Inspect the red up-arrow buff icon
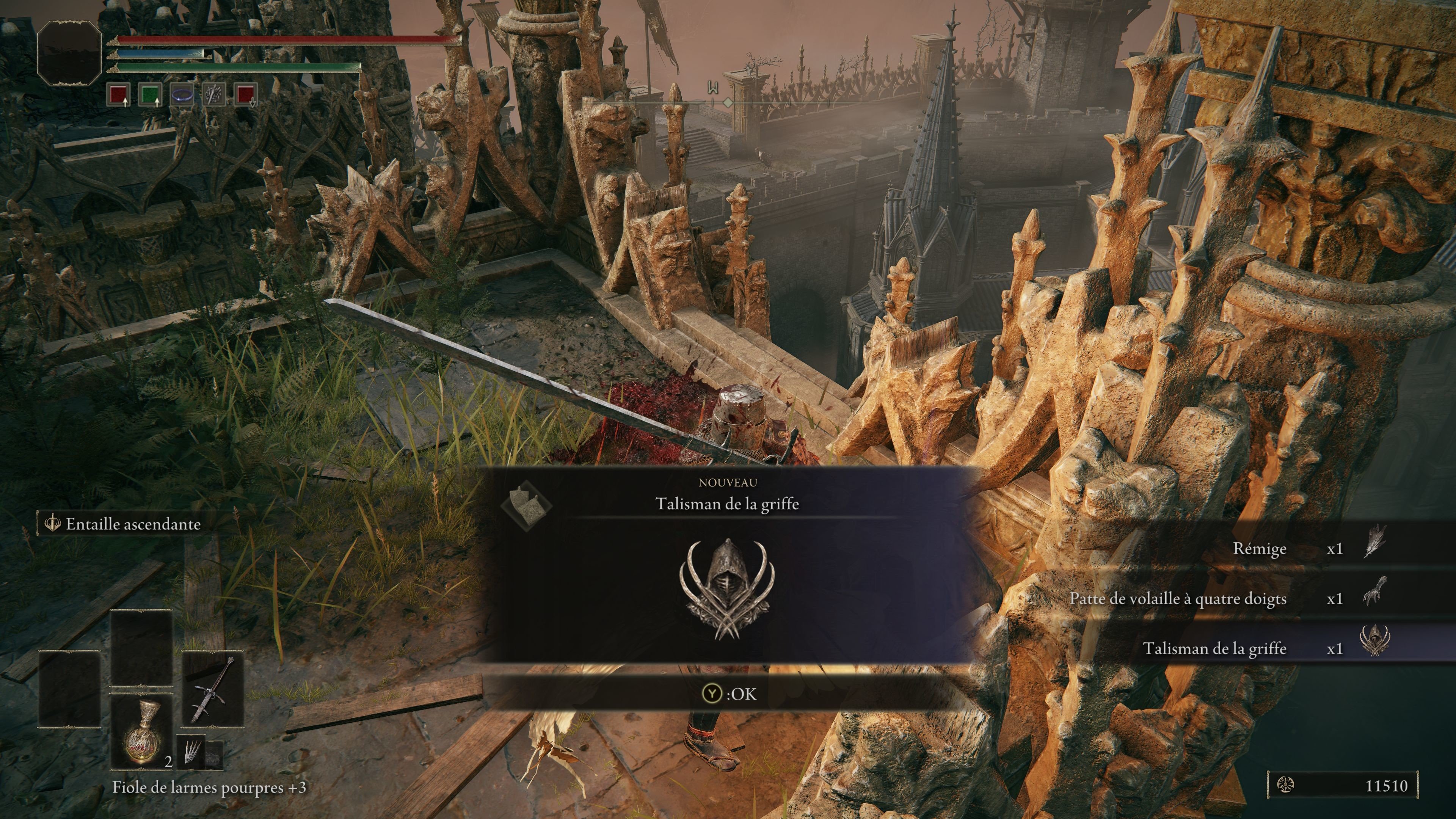 (119, 94)
